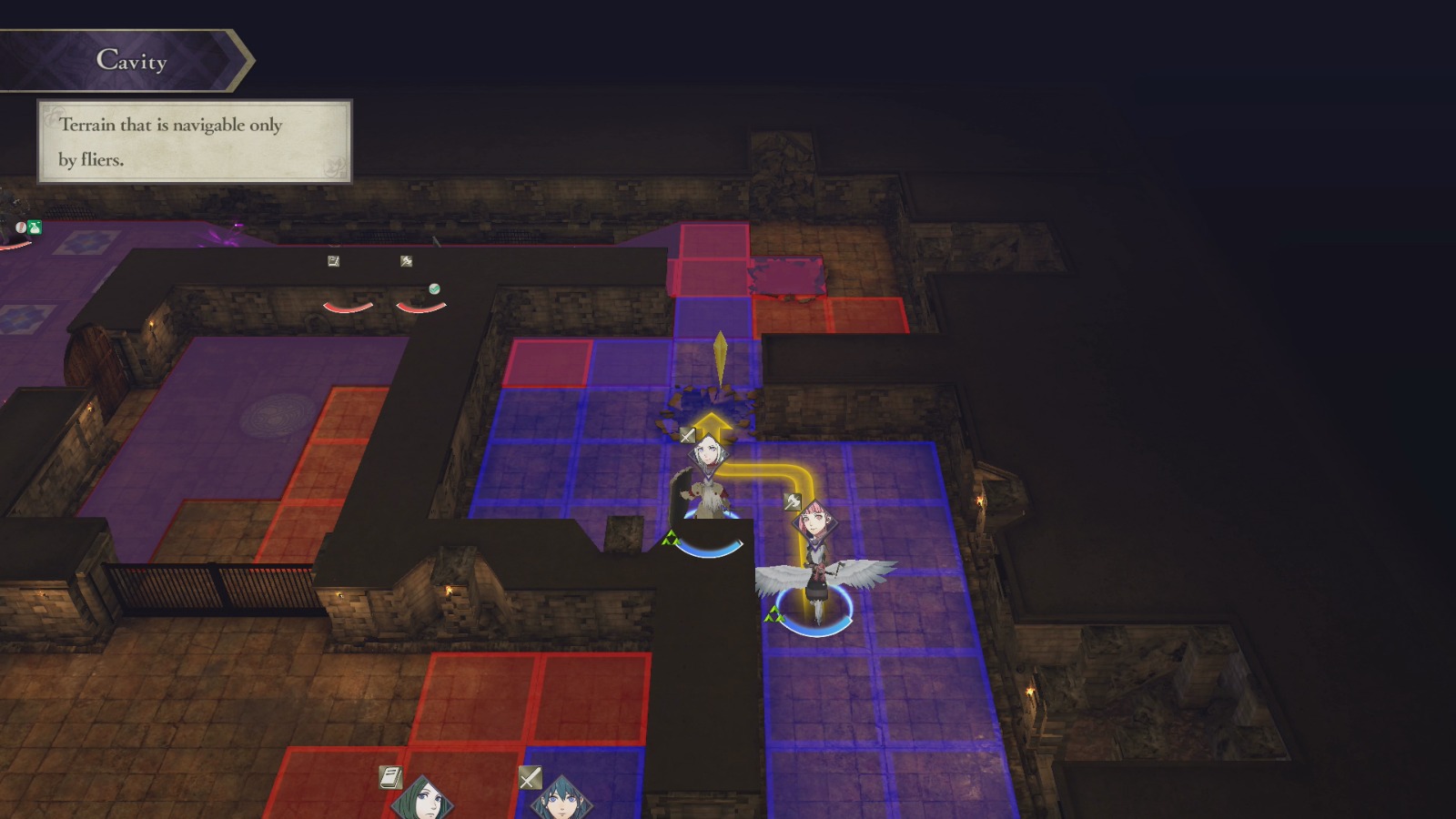The height and width of the screenshot is (819, 1456).
Task: Click the sword icon above Byleth's portrait
Action: click(531, 776)
